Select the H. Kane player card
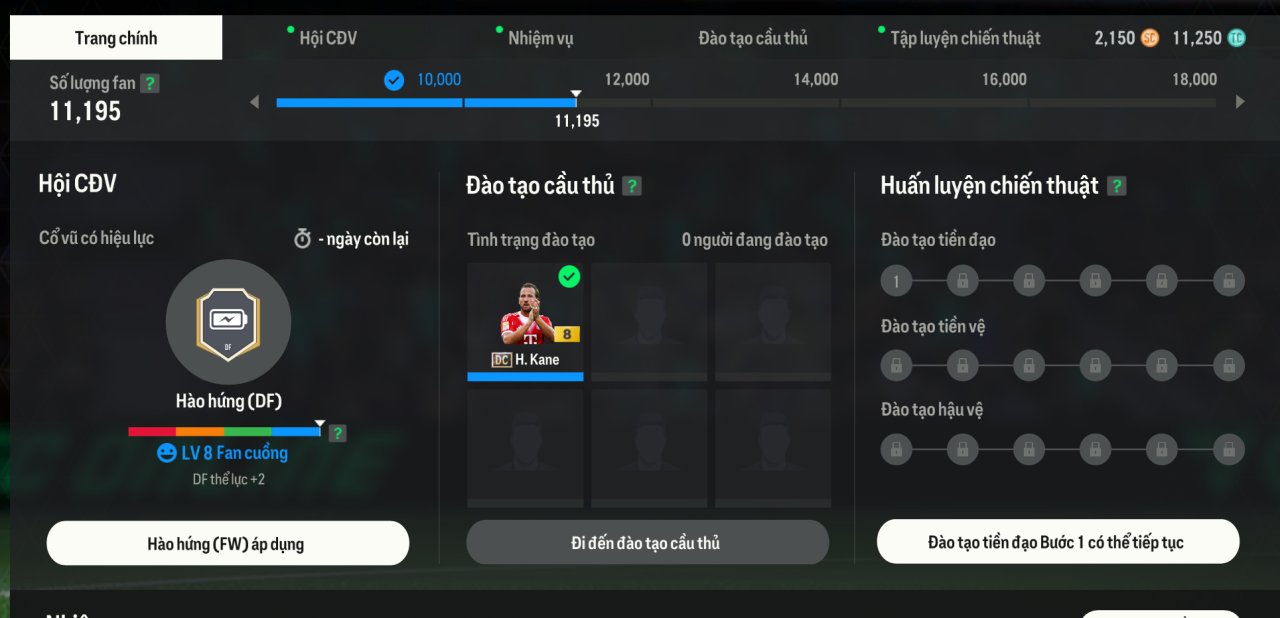Screen dimensions: 1280x618 [x=525, y=321]
